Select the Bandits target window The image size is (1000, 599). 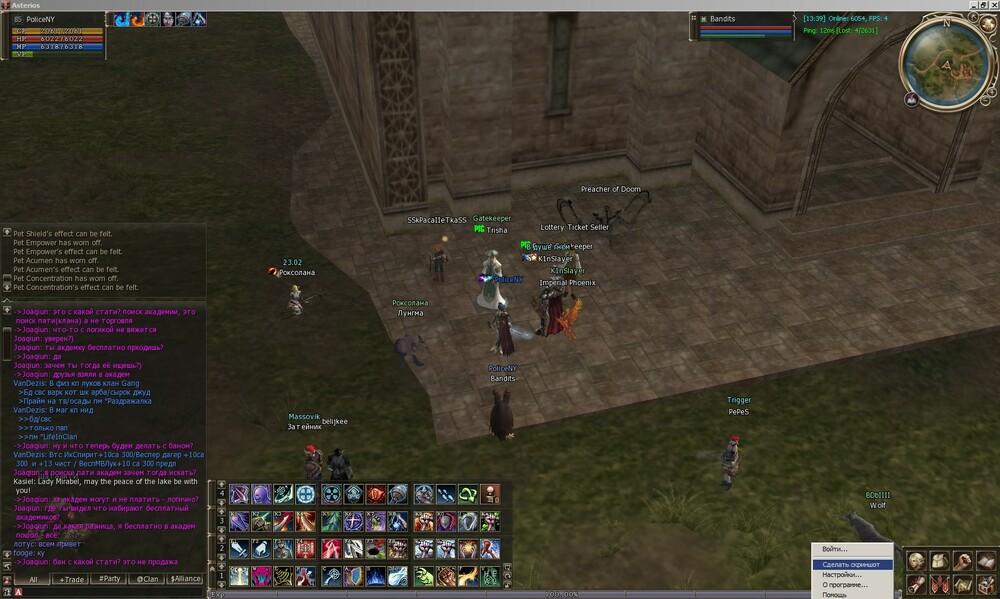(740, 26)
